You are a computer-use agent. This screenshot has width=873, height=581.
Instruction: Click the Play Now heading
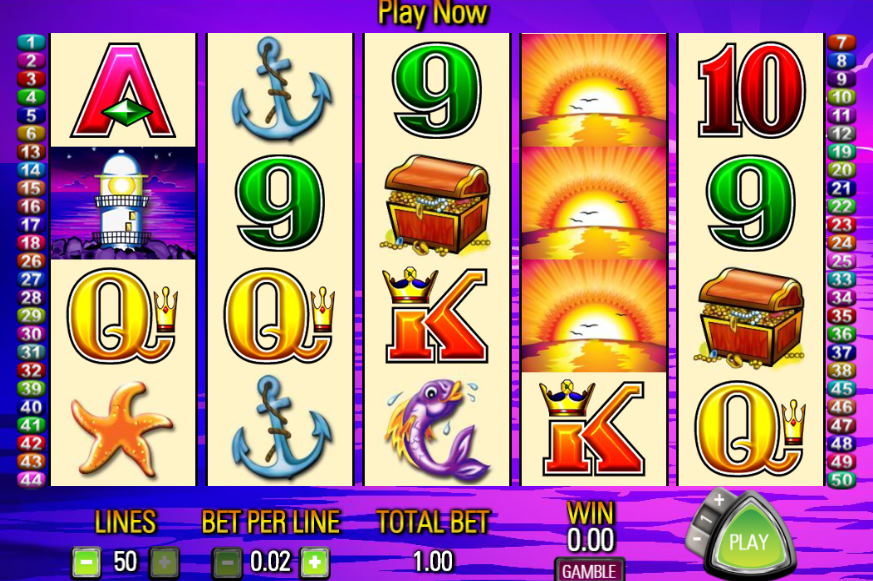[x=432, y=13]
